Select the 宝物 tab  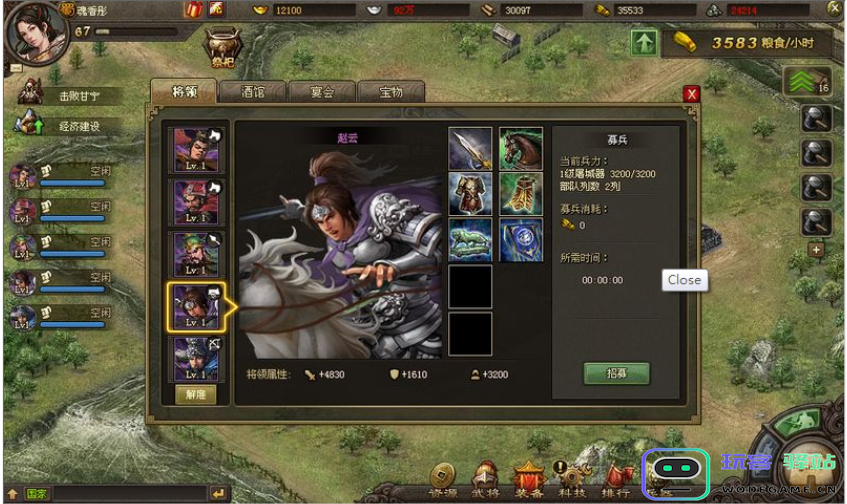(390, 91)
